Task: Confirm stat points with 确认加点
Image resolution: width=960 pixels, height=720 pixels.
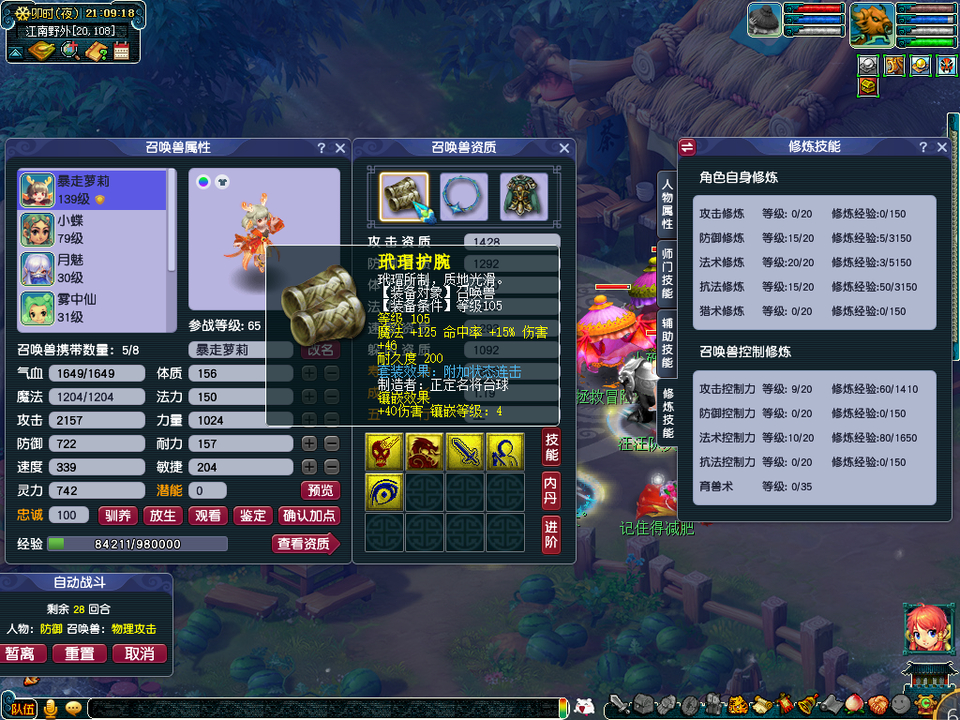Action: 310,516
